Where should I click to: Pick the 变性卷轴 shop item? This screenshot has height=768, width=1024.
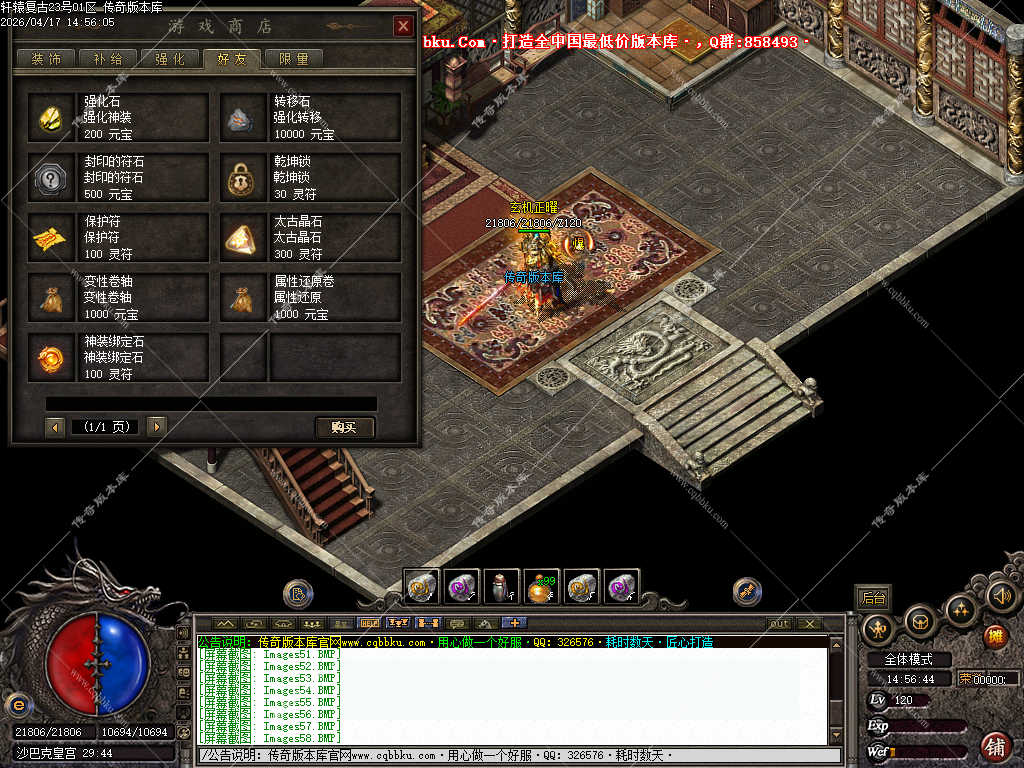pyautogui.click(x=118, y=298)
